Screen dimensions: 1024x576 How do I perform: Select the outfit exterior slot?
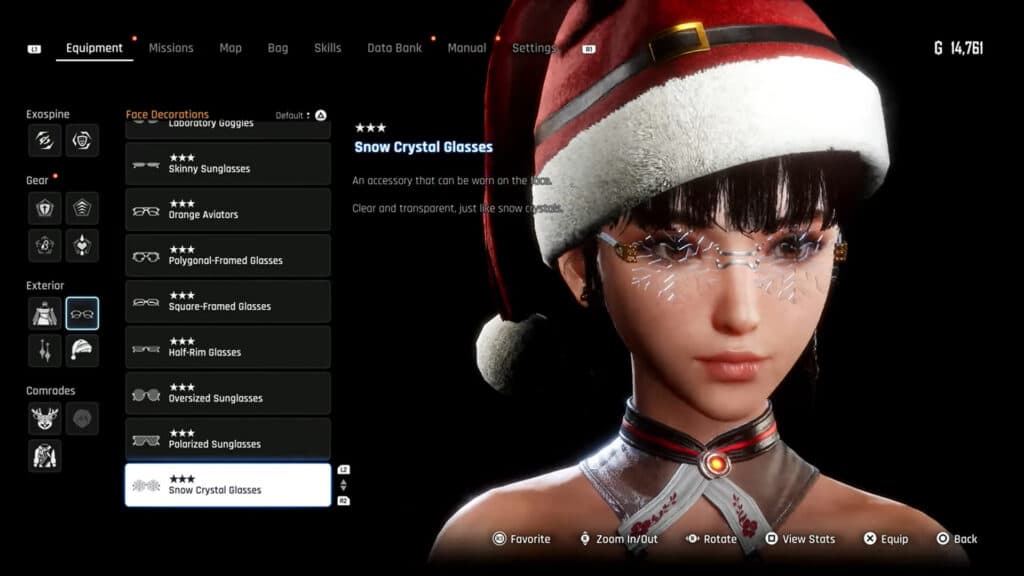tap(45, 313)
